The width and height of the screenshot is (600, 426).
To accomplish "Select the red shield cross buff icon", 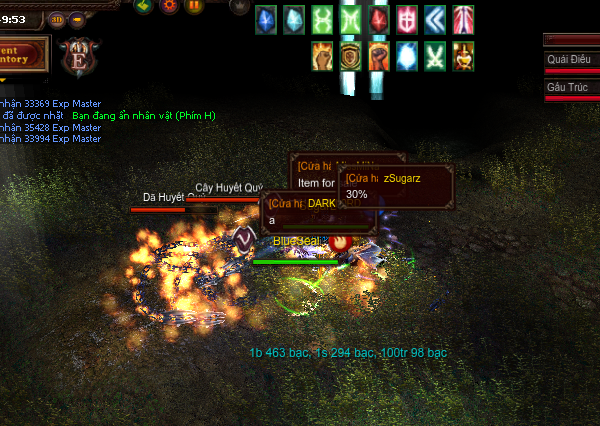I will [x=407, y=19].
